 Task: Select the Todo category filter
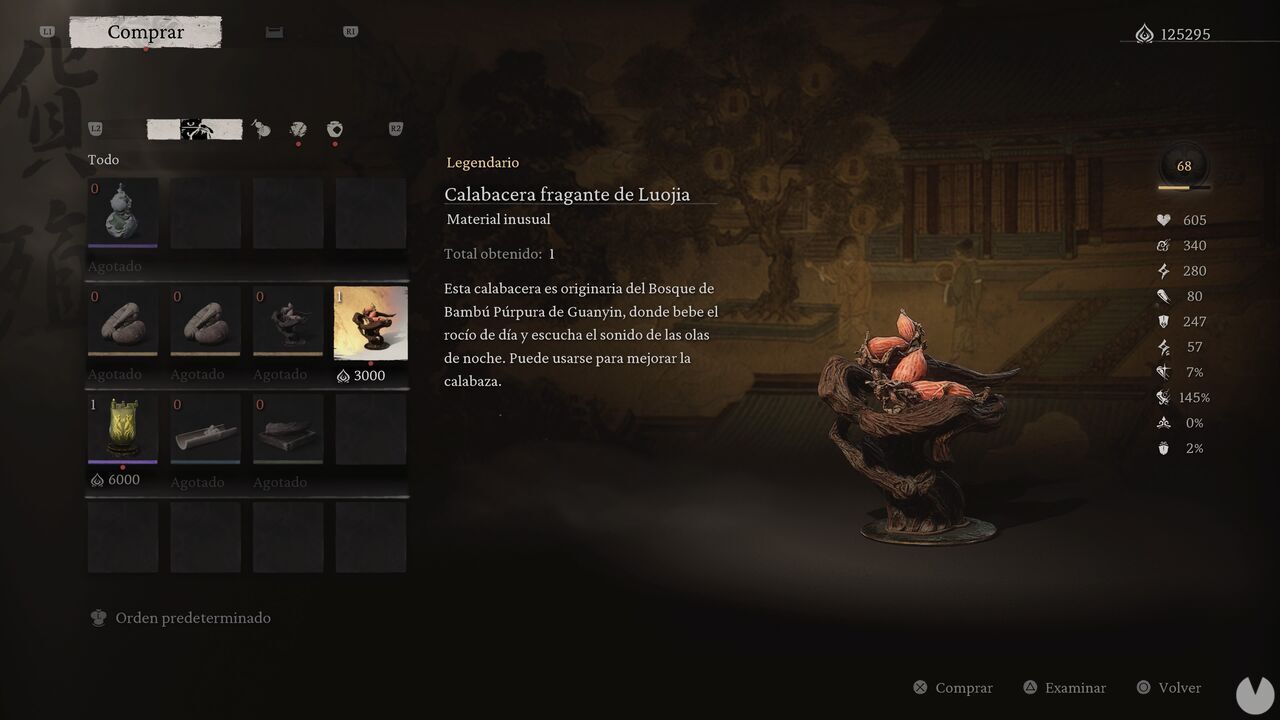[104, 159]
